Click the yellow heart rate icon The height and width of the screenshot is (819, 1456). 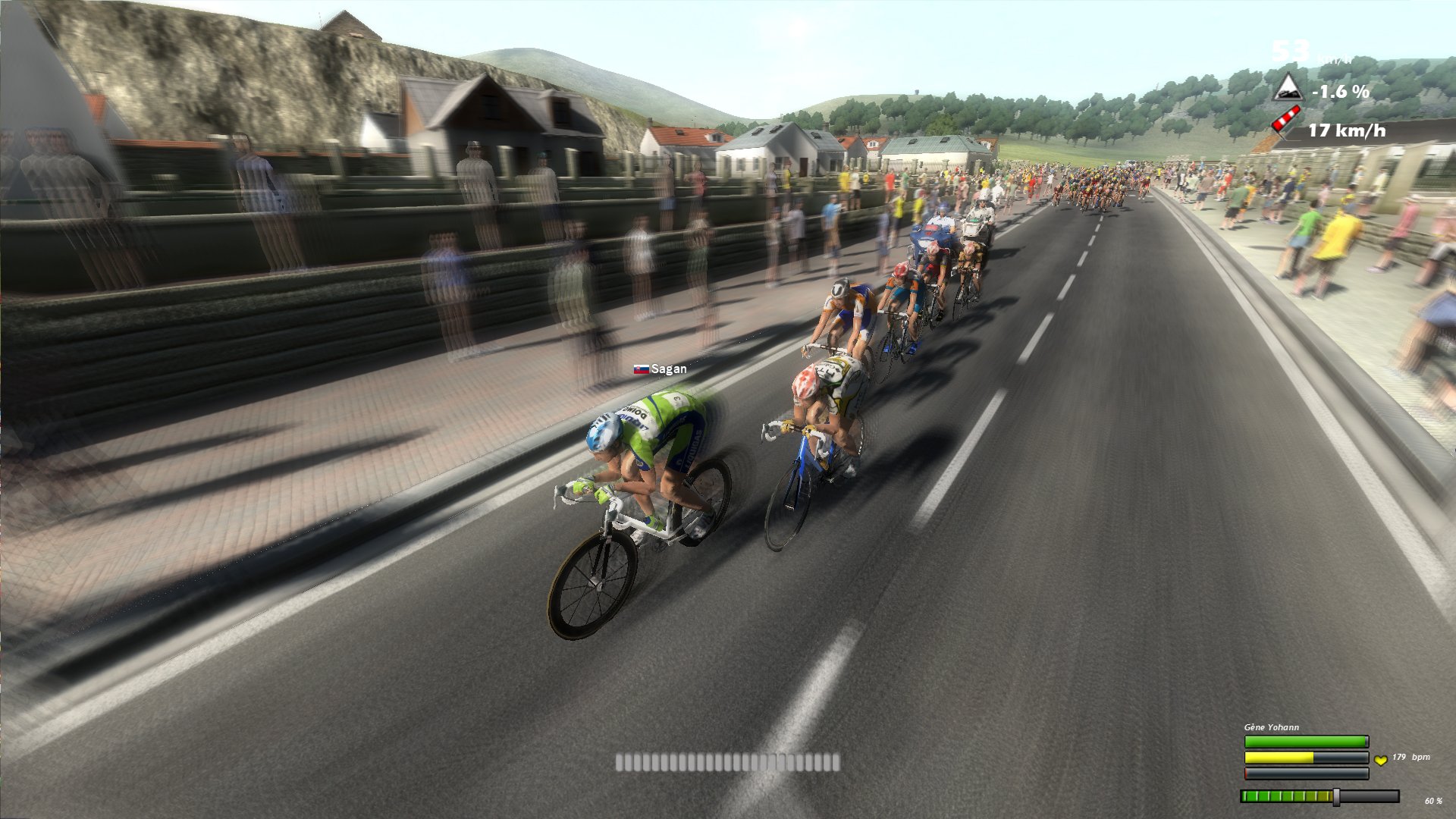tap(1380, 759)
